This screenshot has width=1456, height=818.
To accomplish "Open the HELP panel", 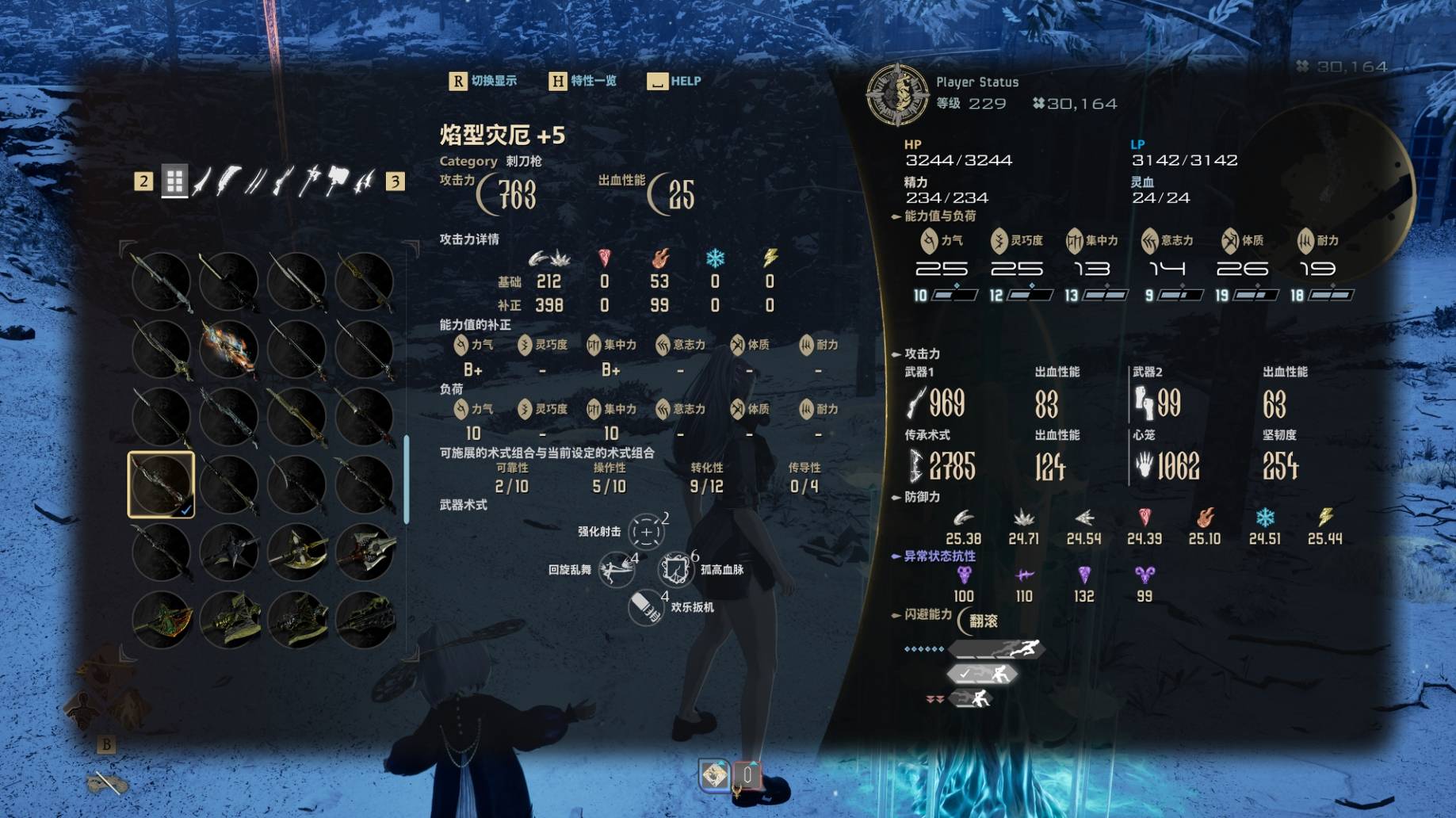I will (x=674, y=81).
